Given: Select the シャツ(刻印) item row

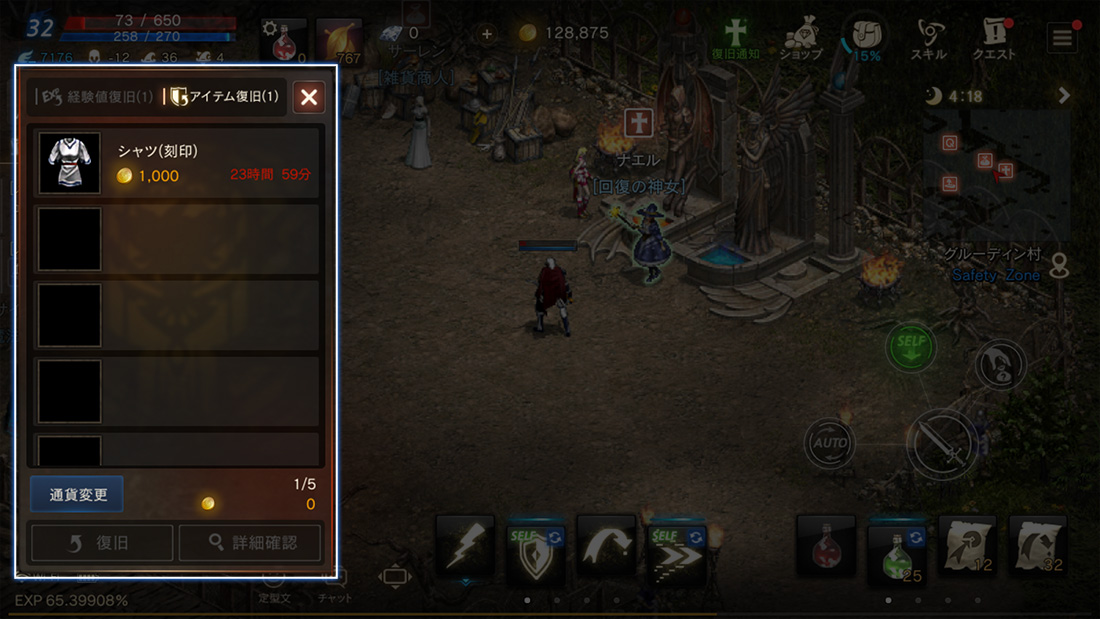Looking at the screenshot, I should (x=176, y=163).
